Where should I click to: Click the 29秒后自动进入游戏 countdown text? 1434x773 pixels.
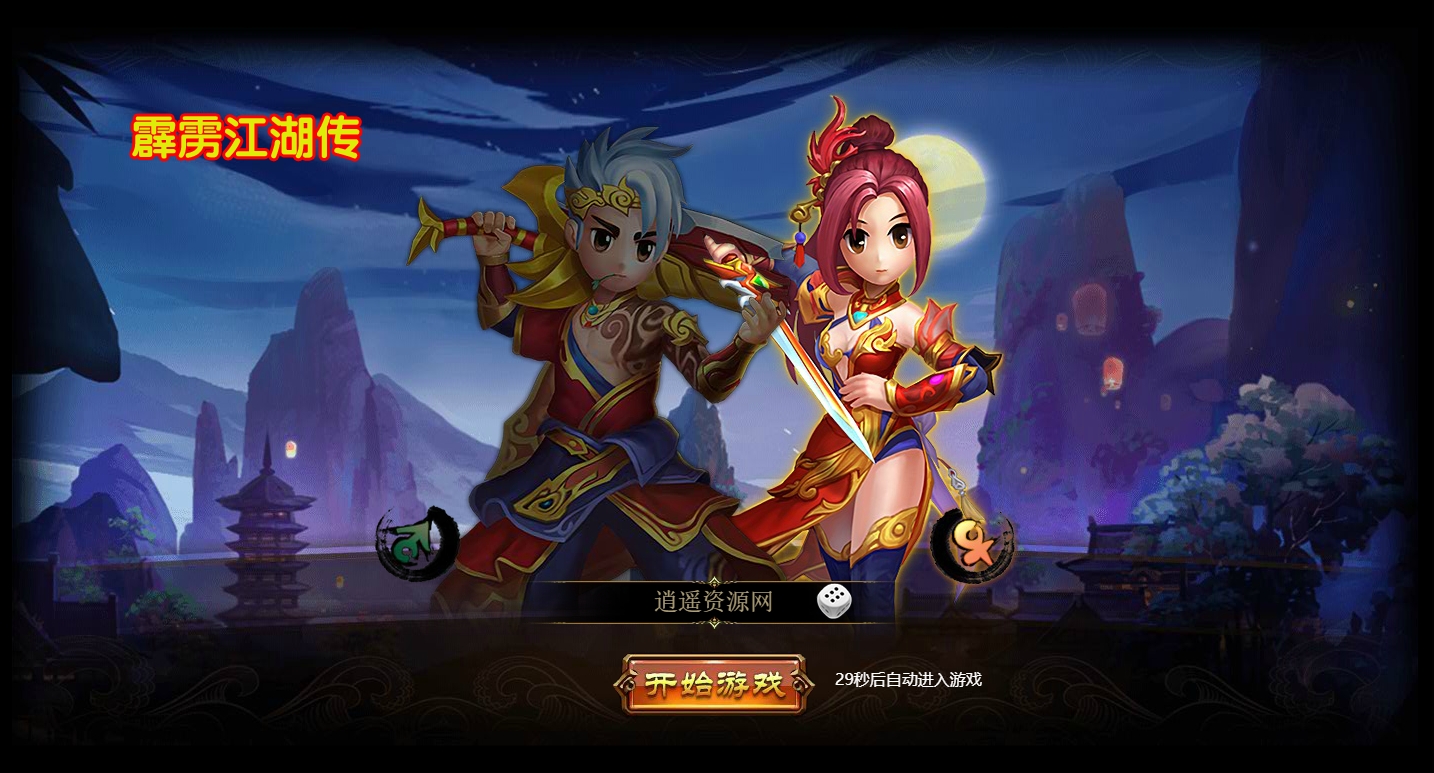tap(910, 678)
